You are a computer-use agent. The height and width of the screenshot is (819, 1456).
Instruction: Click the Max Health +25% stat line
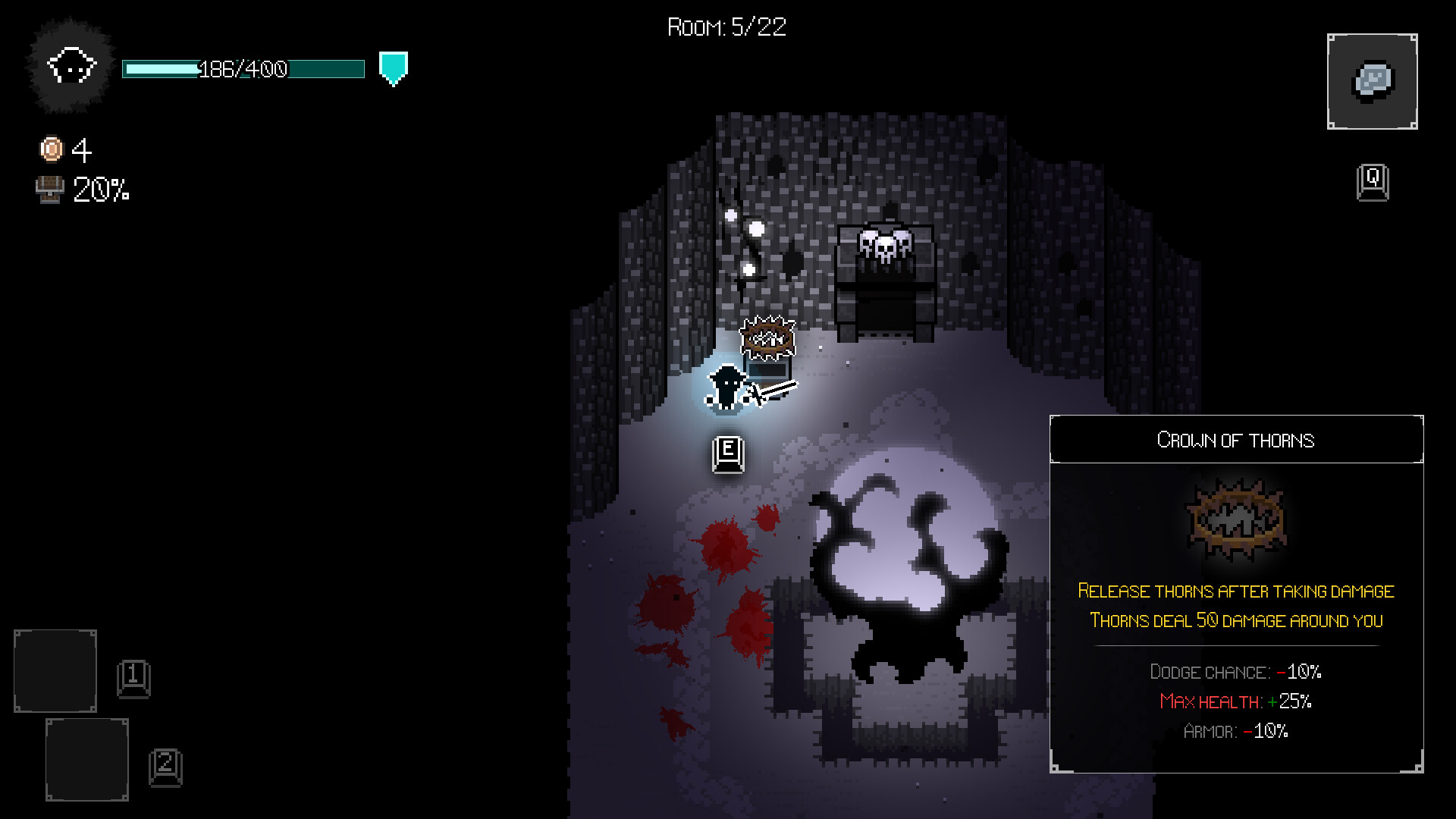pyautogui.click(x=1235, y=701)
